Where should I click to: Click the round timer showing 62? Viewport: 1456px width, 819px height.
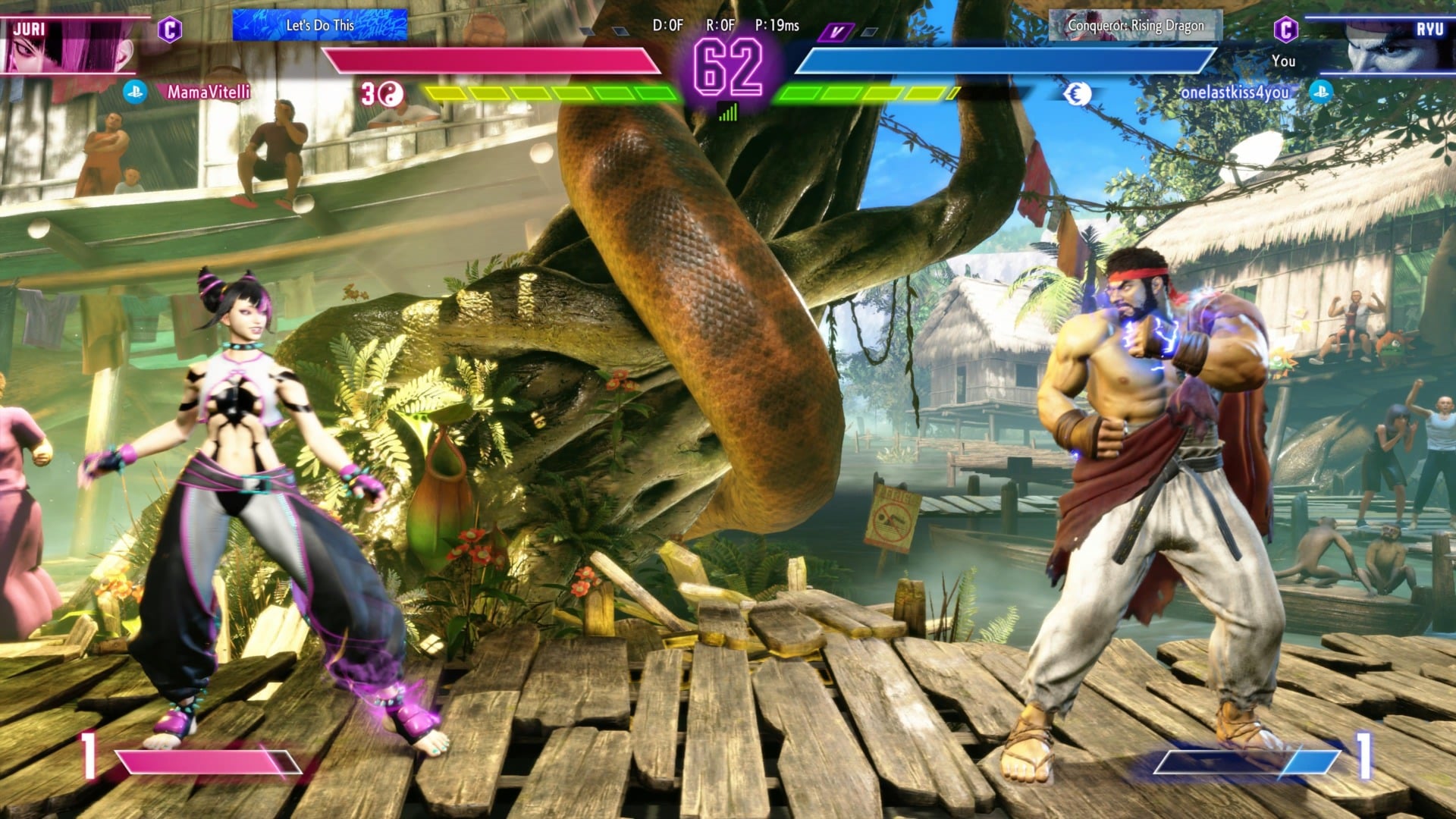[728, 64]
